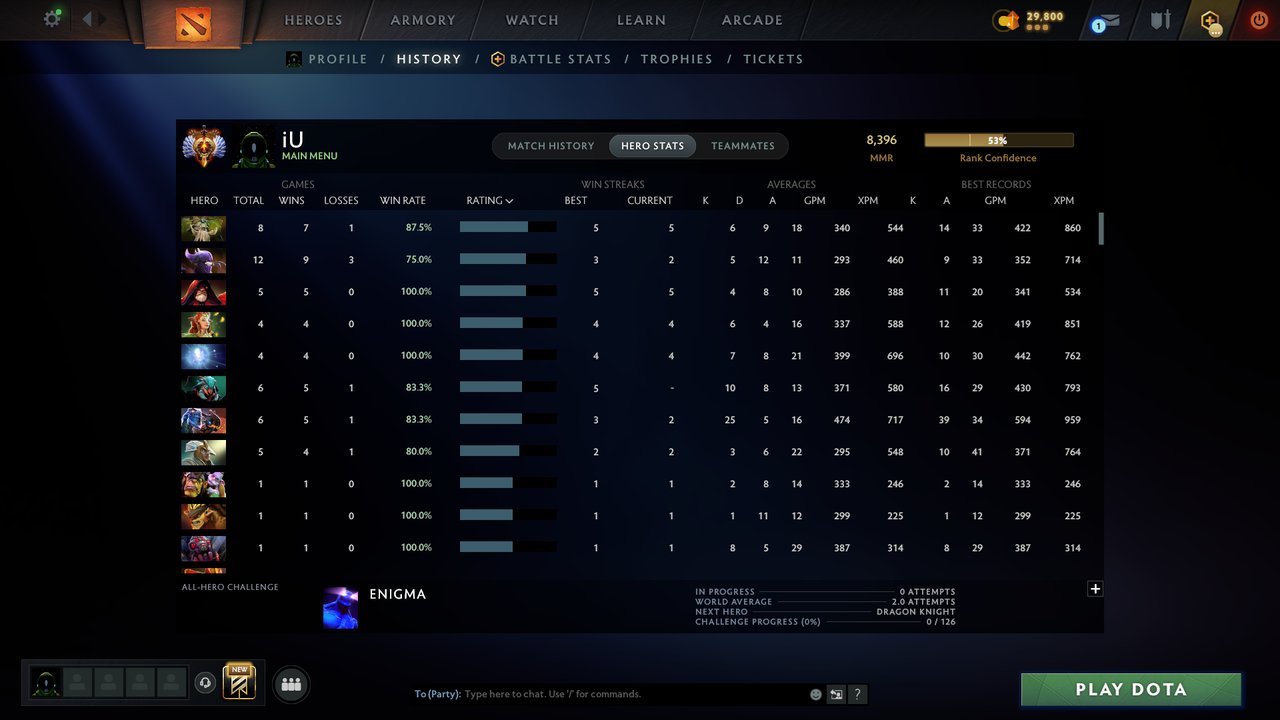1280x720 pixels.
Task: Click the red power button to exit
Action: click(x=1258, y=19)
